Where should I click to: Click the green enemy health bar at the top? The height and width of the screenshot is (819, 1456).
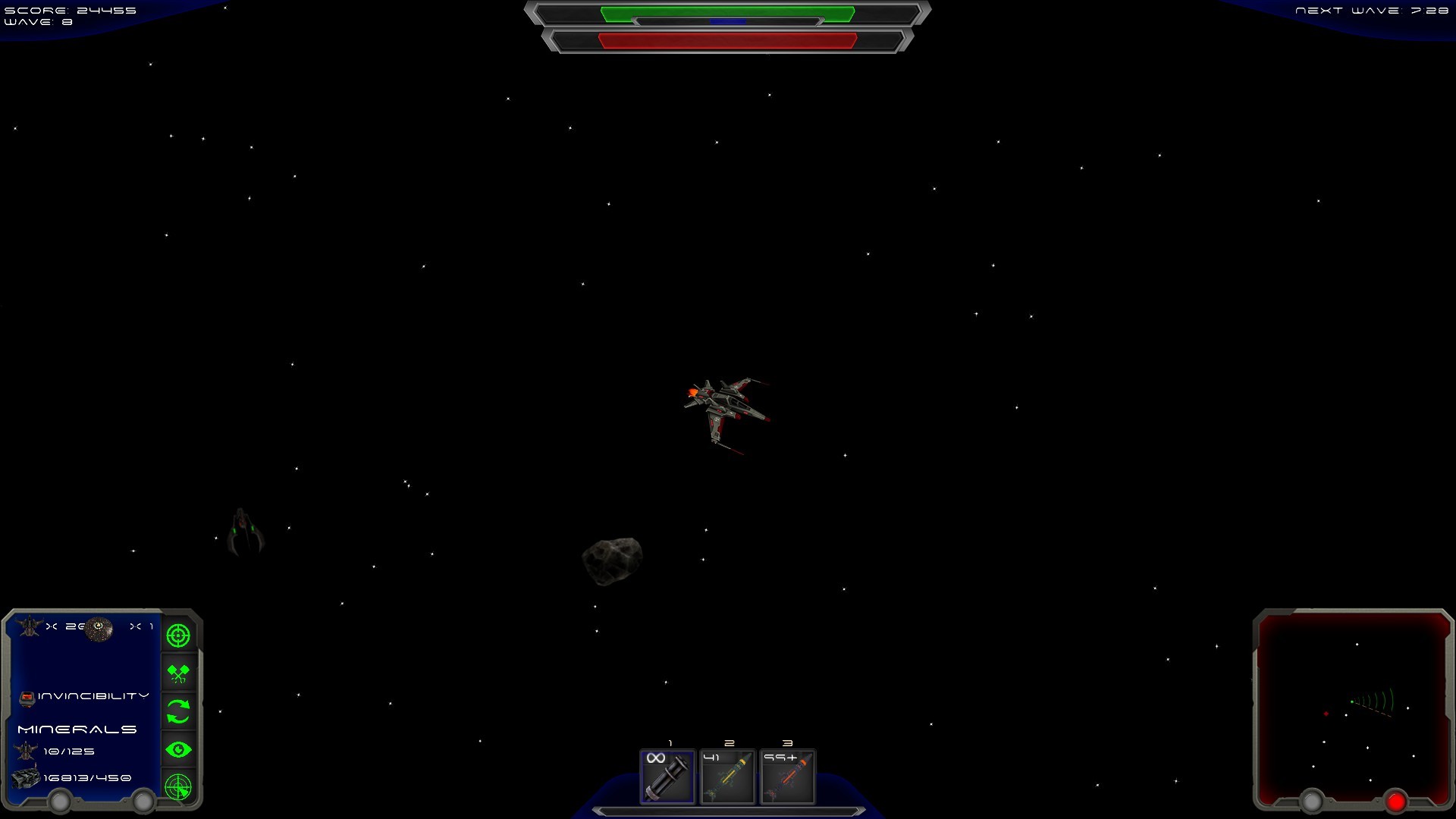click(726, 12)
